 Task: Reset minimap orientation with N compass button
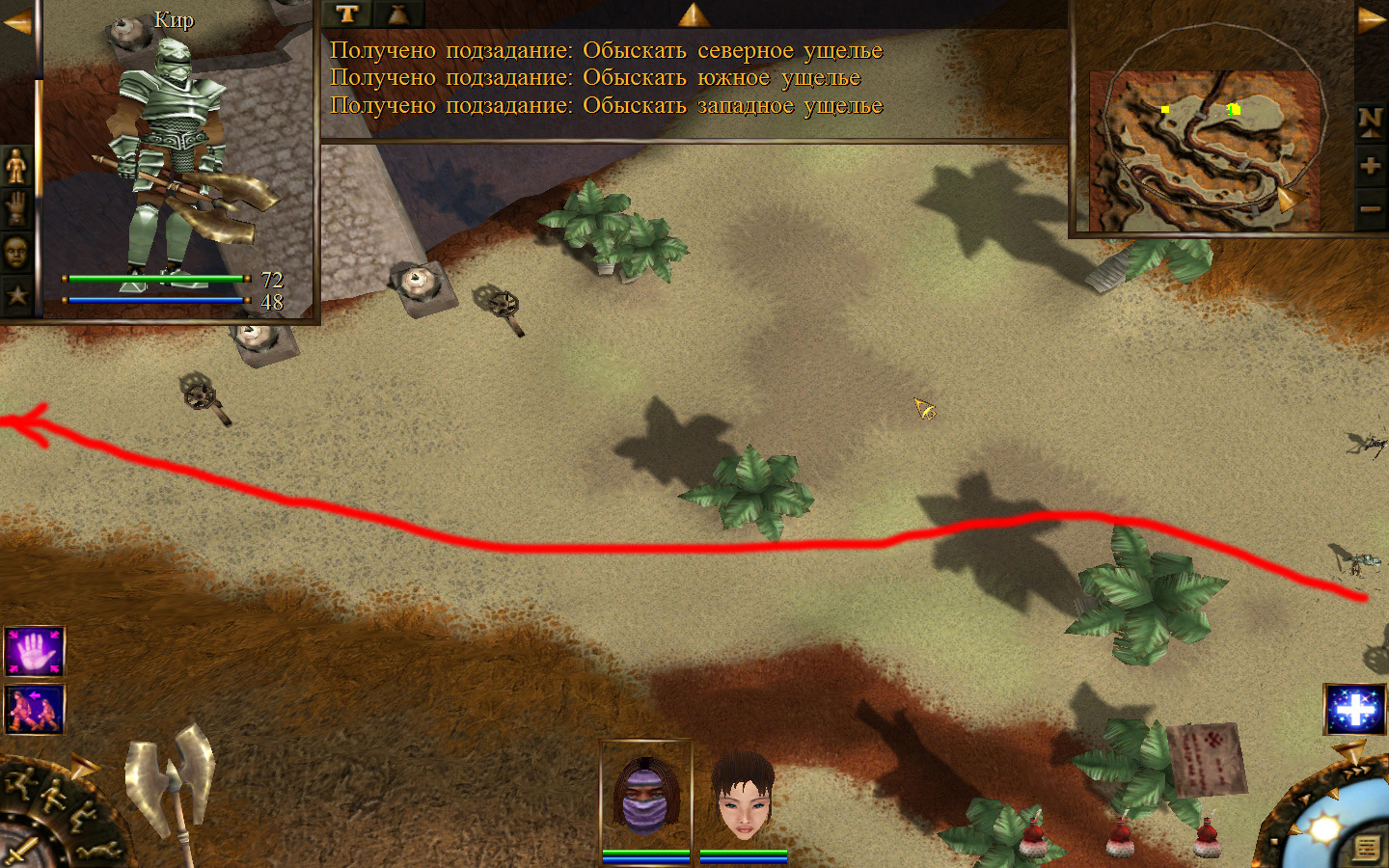(1370, 121)
